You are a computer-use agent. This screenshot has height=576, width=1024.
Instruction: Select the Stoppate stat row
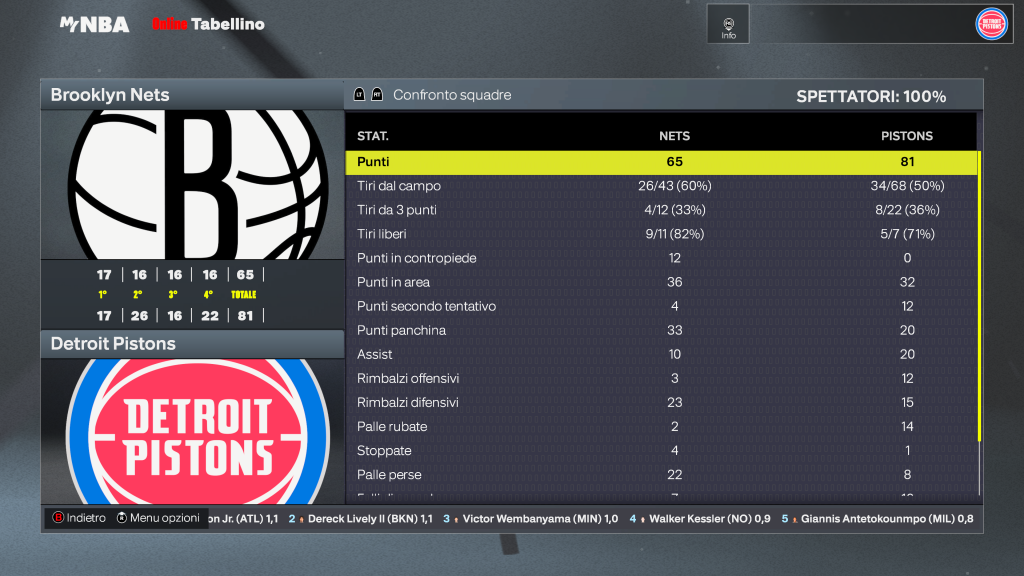(661, 450)
